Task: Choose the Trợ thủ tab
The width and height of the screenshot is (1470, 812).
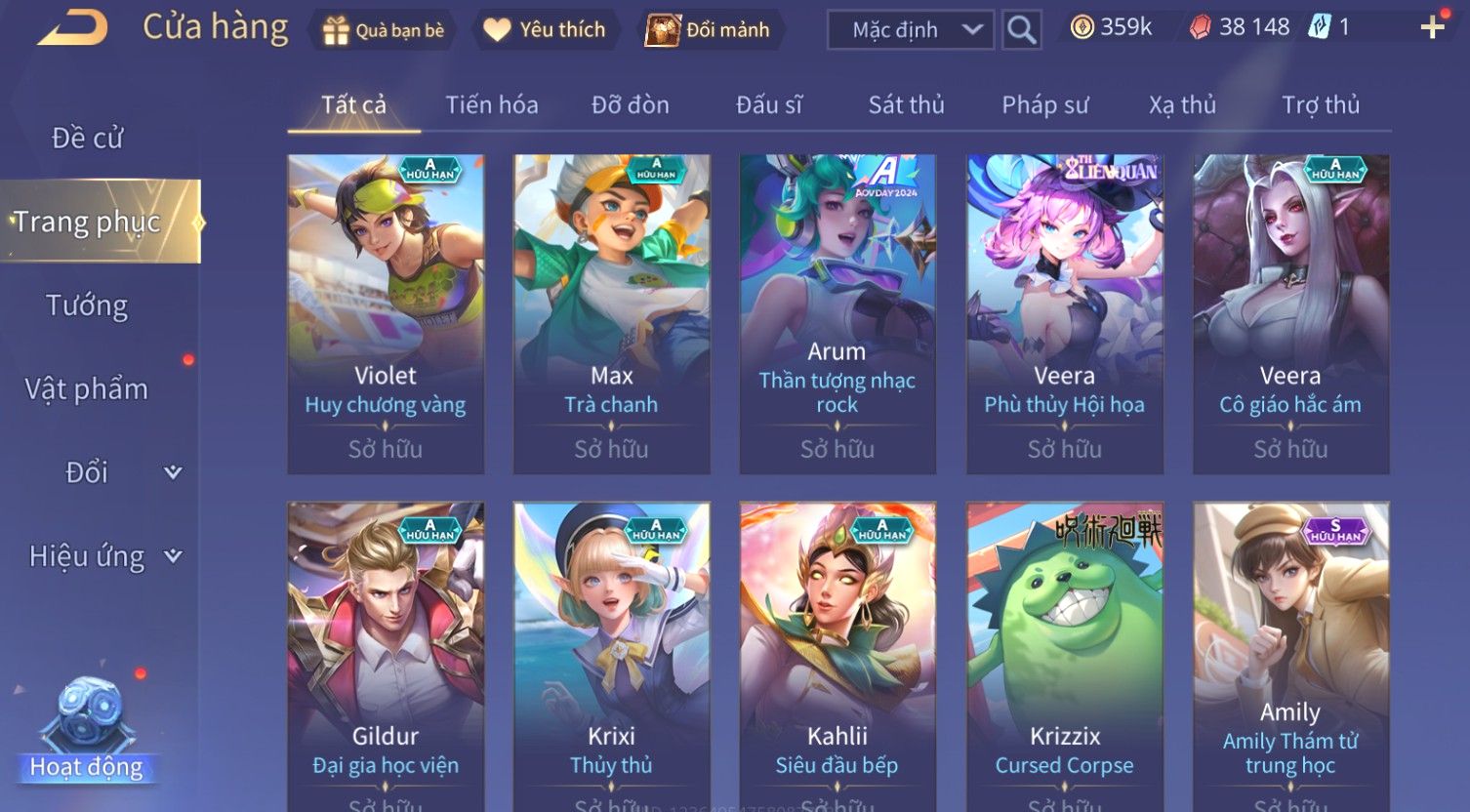Action: click(x=1320, y=105)
